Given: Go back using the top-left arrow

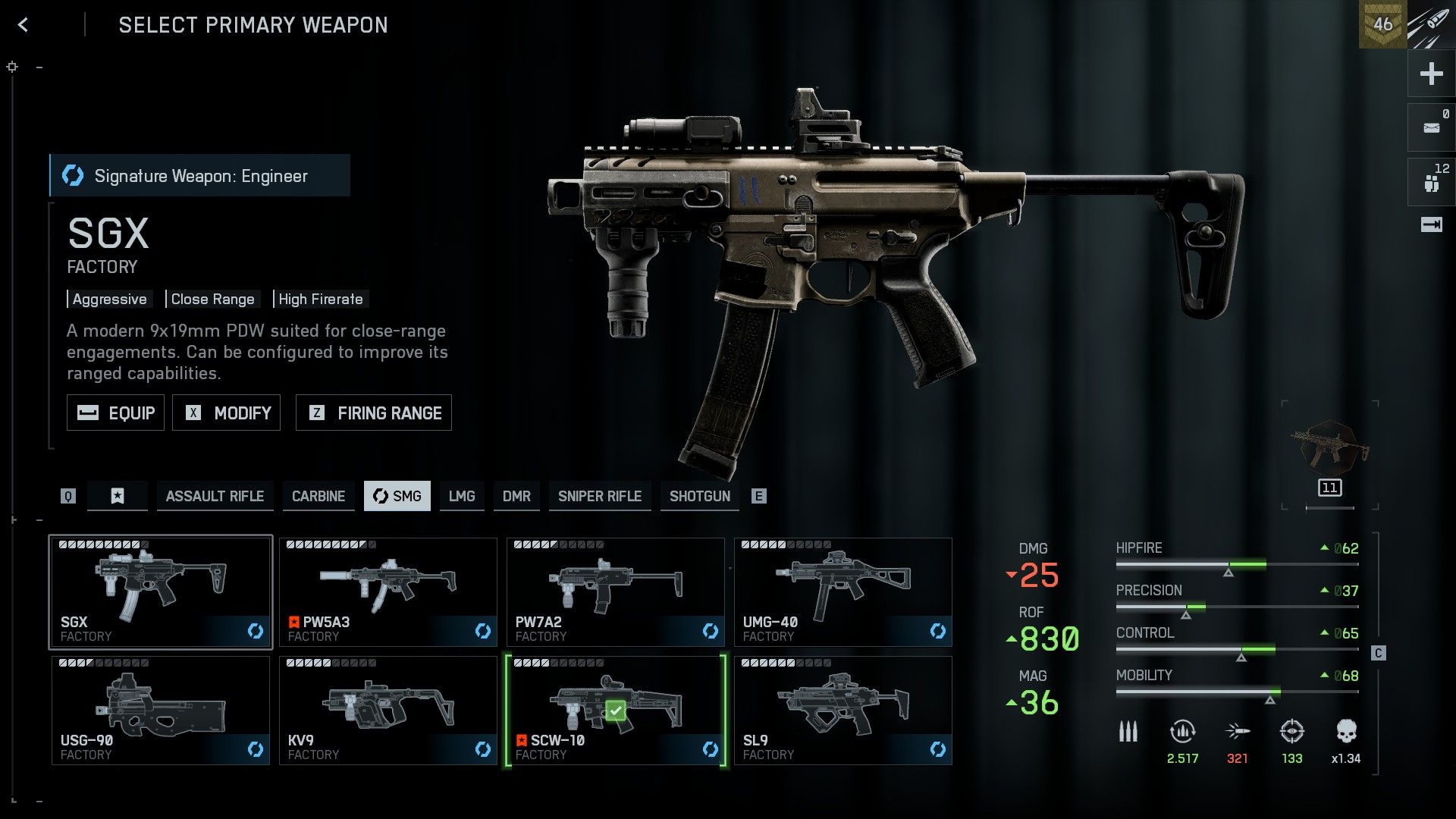Looking at the screenshot, I should click(x=24, y=25).
